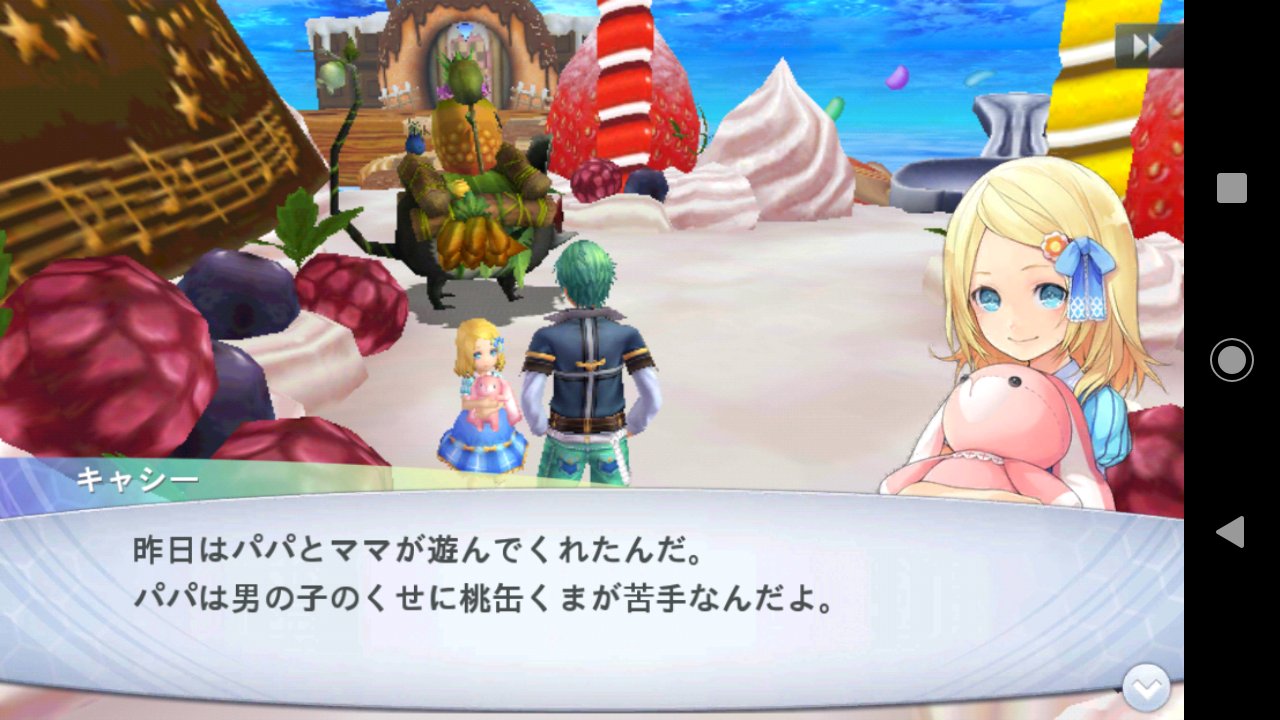Tap the home circle navigation icon

[1230, 360]
